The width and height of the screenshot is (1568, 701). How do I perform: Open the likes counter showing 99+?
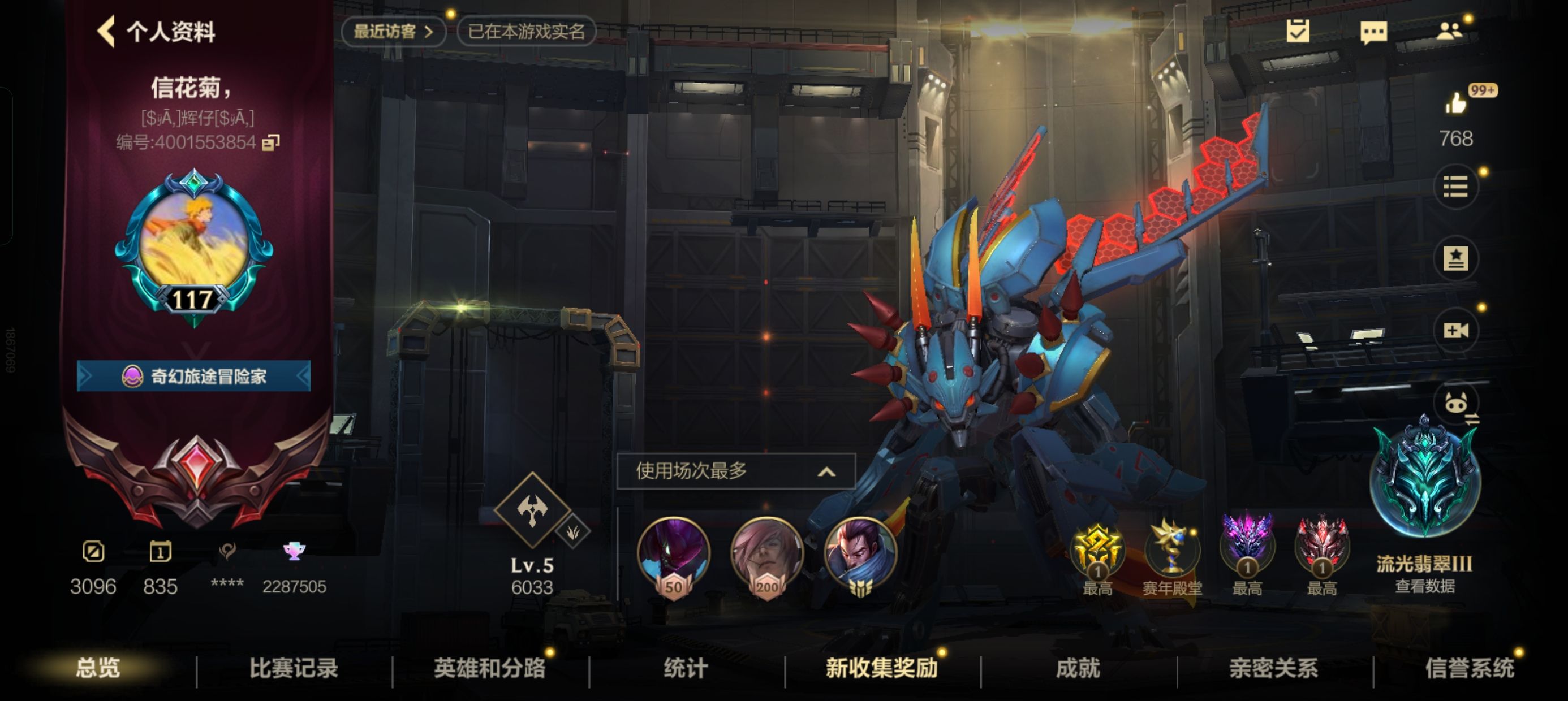[1458, 103]
